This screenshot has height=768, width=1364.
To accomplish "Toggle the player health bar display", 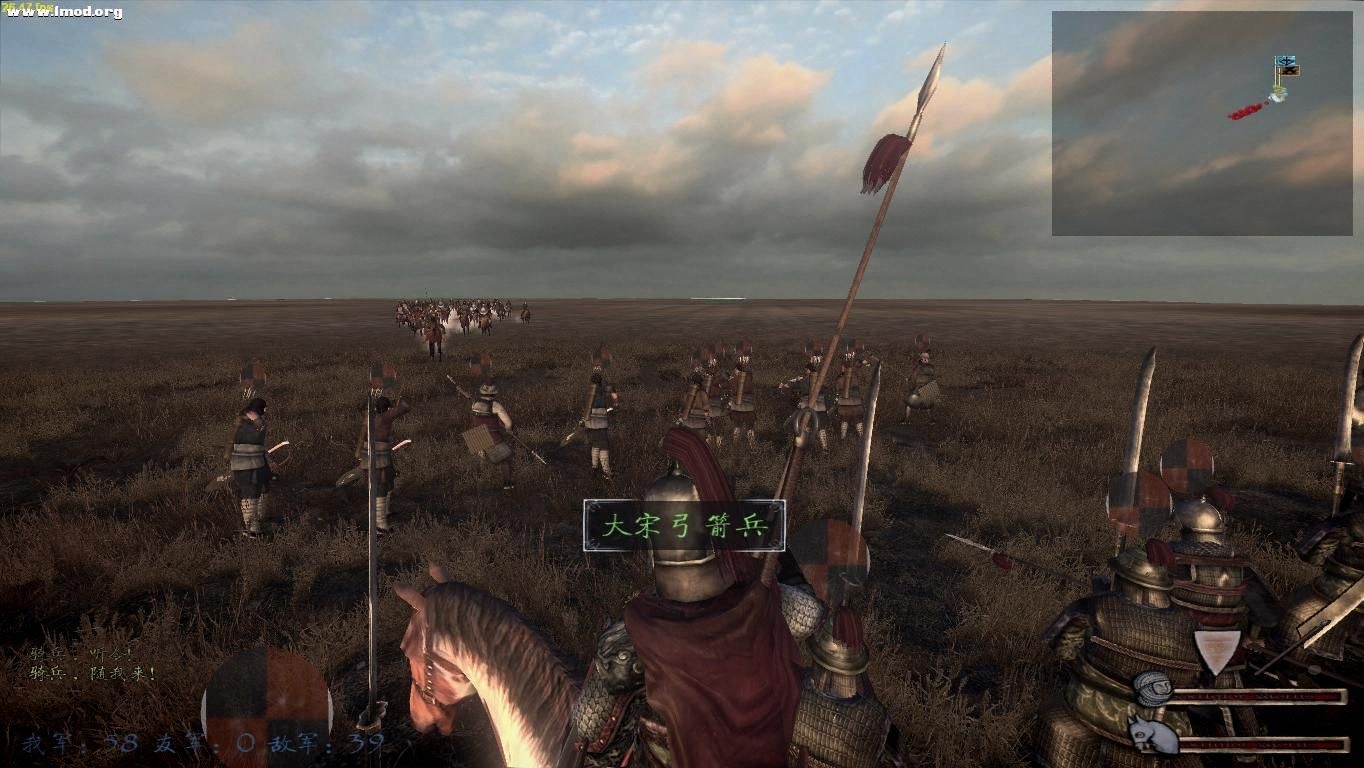I will click(x=1260, y=696).
